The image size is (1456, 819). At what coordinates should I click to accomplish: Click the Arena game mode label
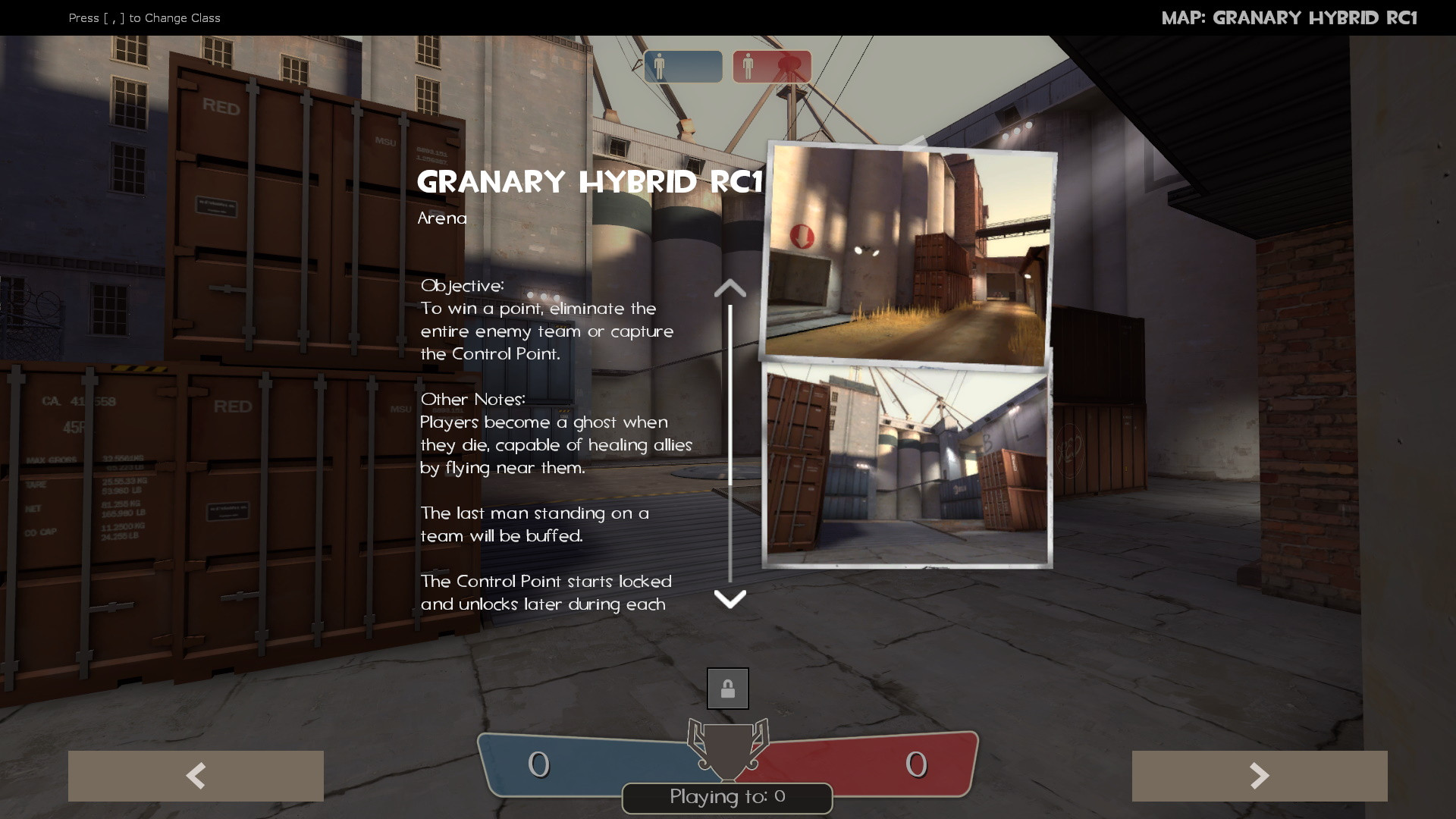click(x=442, y=218)
